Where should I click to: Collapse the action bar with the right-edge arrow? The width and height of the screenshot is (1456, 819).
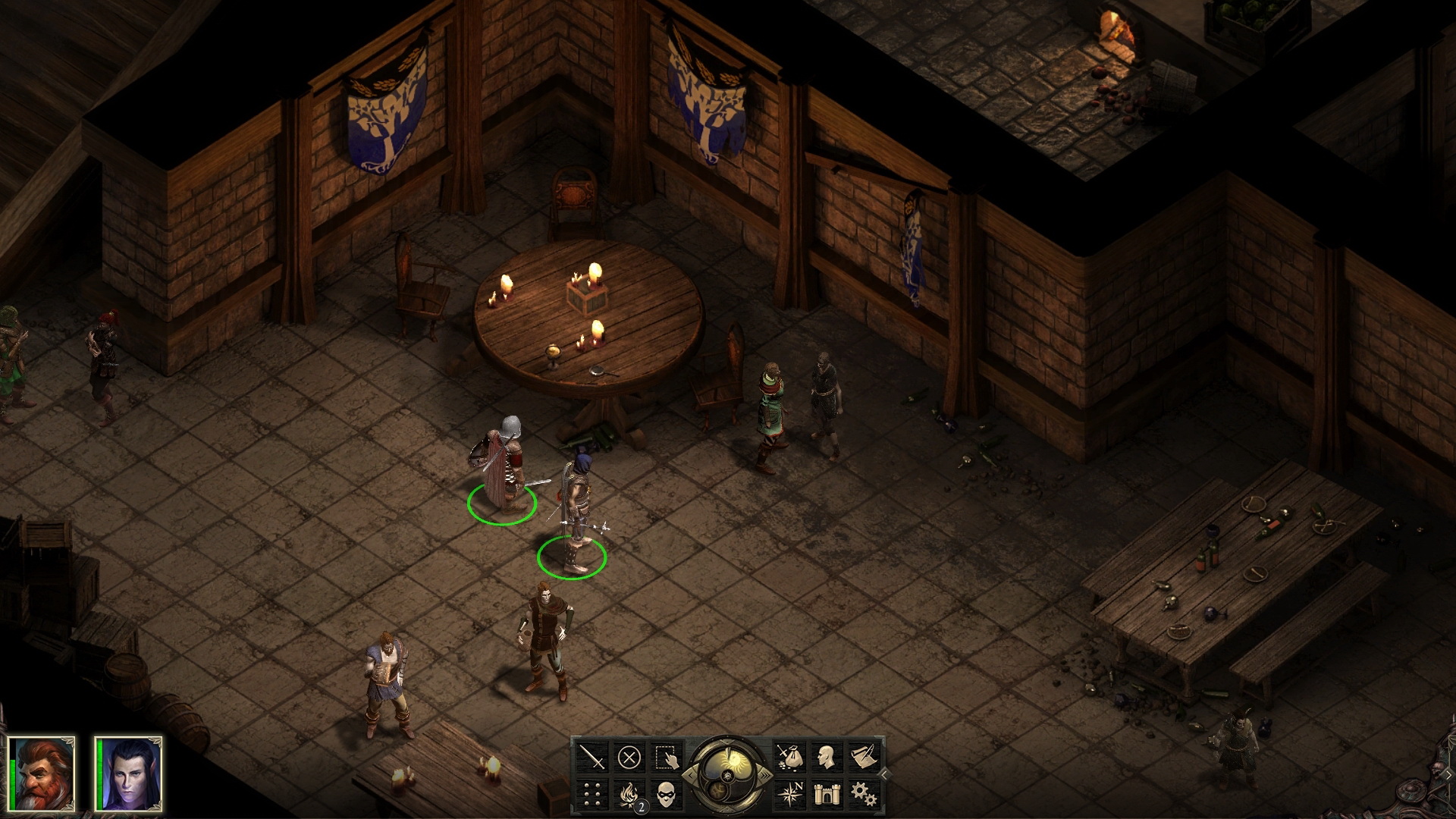tap(884, 774)
